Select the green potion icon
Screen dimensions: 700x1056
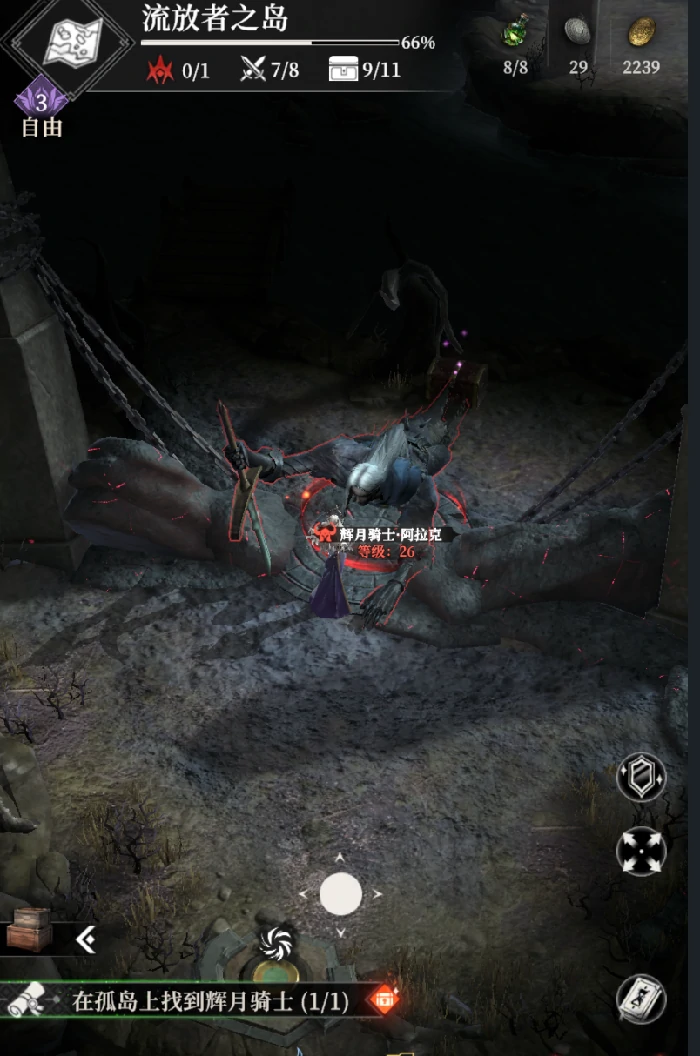[x=515, y=33]
